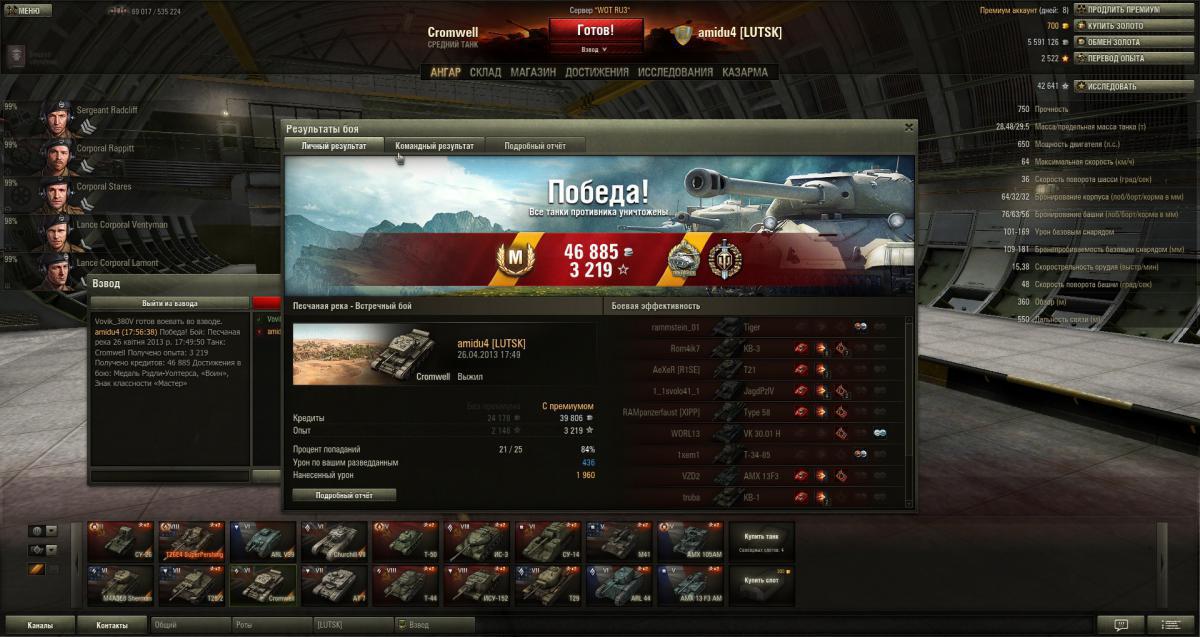Open the ПЕРЕВОД ОПЫТА option
The height and width of the screenshot is (637, 1200).
pos(1114,58)
